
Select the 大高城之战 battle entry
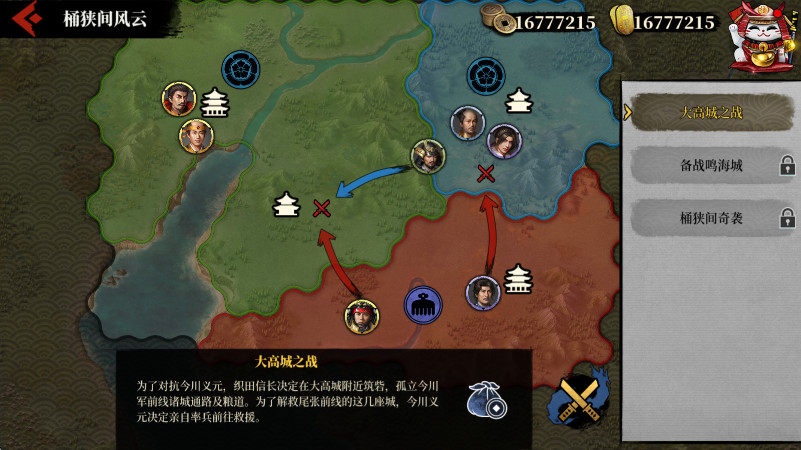coord(711,113)
